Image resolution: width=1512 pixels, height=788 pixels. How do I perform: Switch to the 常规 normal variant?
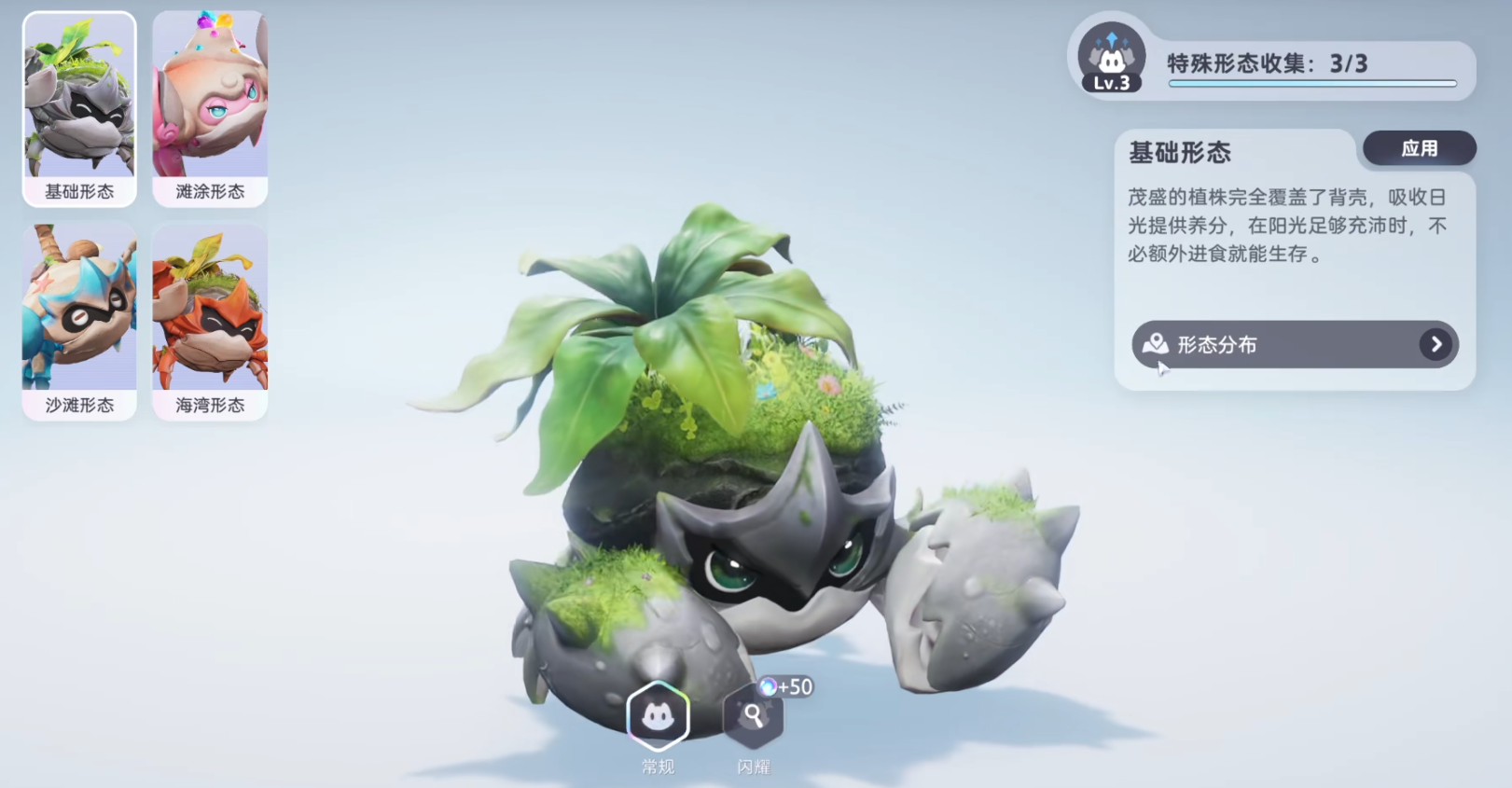coord(658,716)
